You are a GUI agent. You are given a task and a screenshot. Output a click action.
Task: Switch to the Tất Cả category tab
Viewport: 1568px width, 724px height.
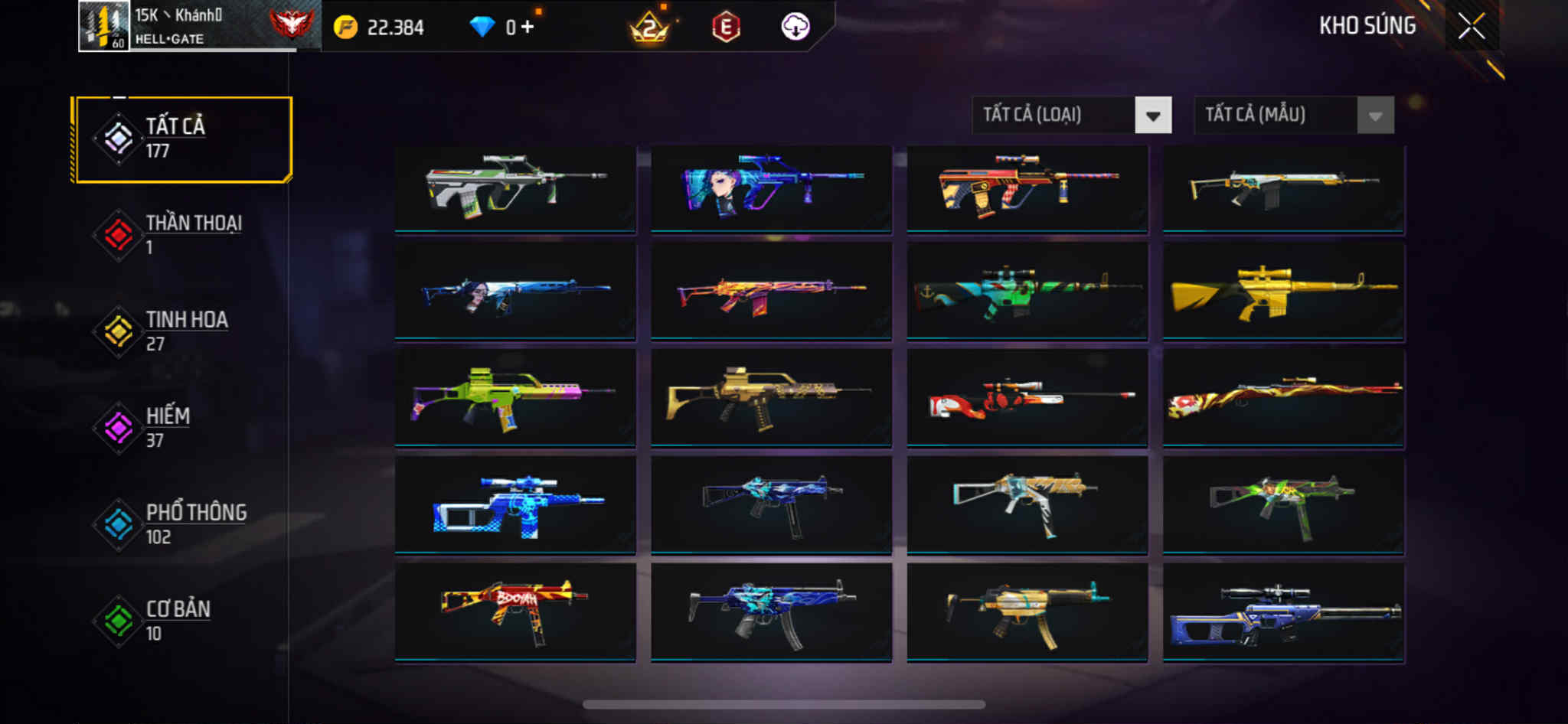click(x=182, y=139)
